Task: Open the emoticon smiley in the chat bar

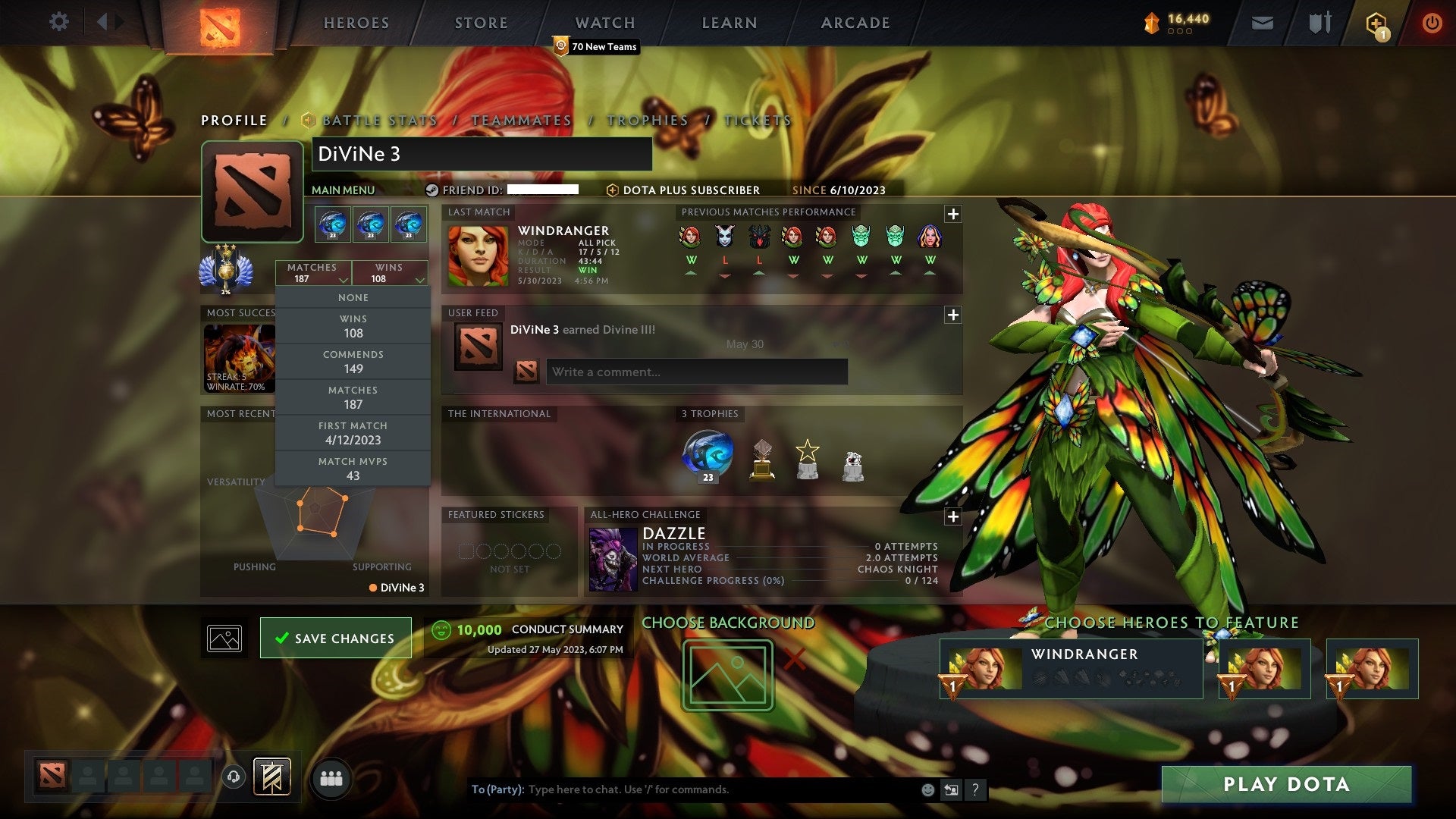Action: click(927, 789)
